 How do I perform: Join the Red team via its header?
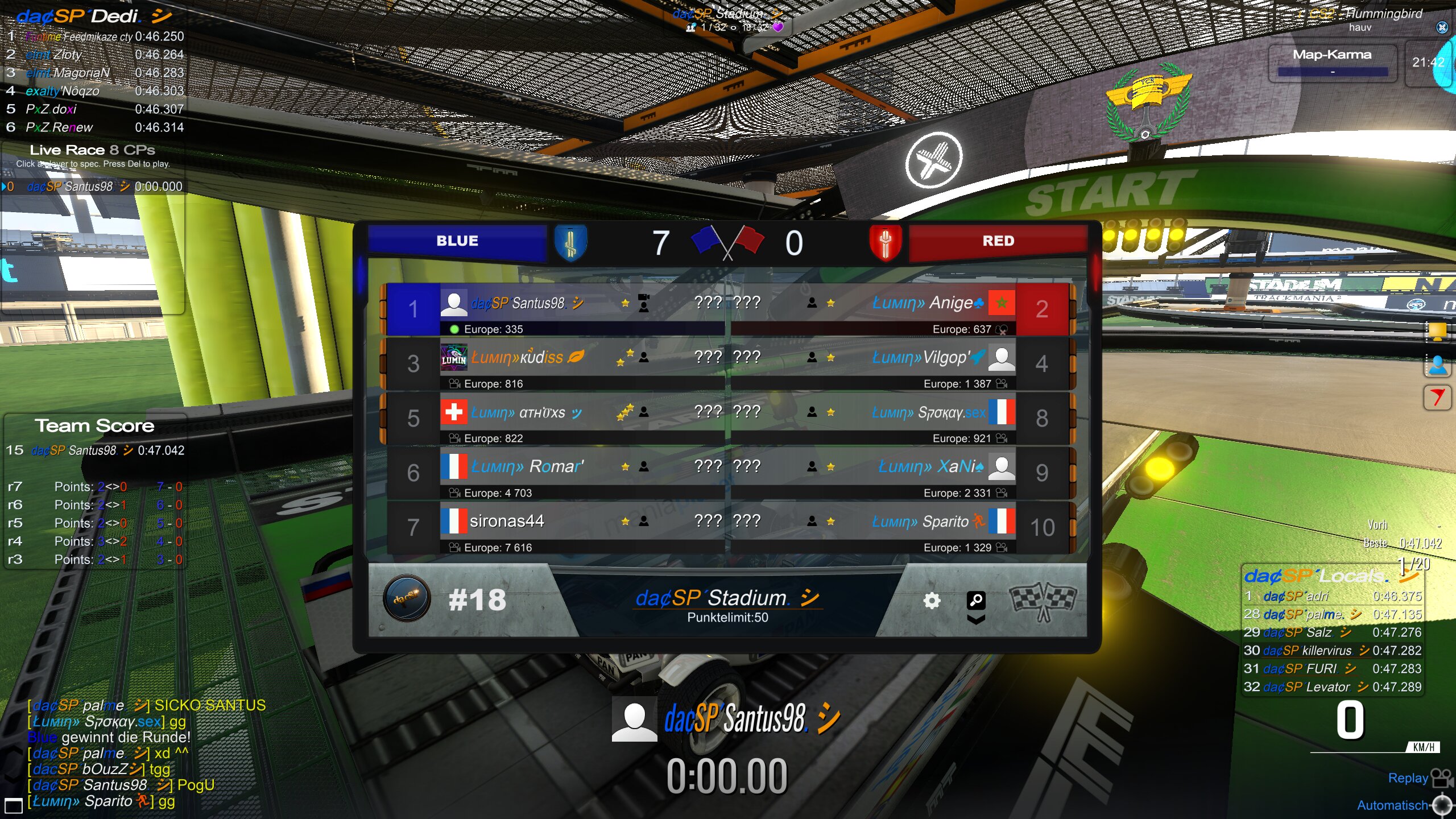click(998, 241)
